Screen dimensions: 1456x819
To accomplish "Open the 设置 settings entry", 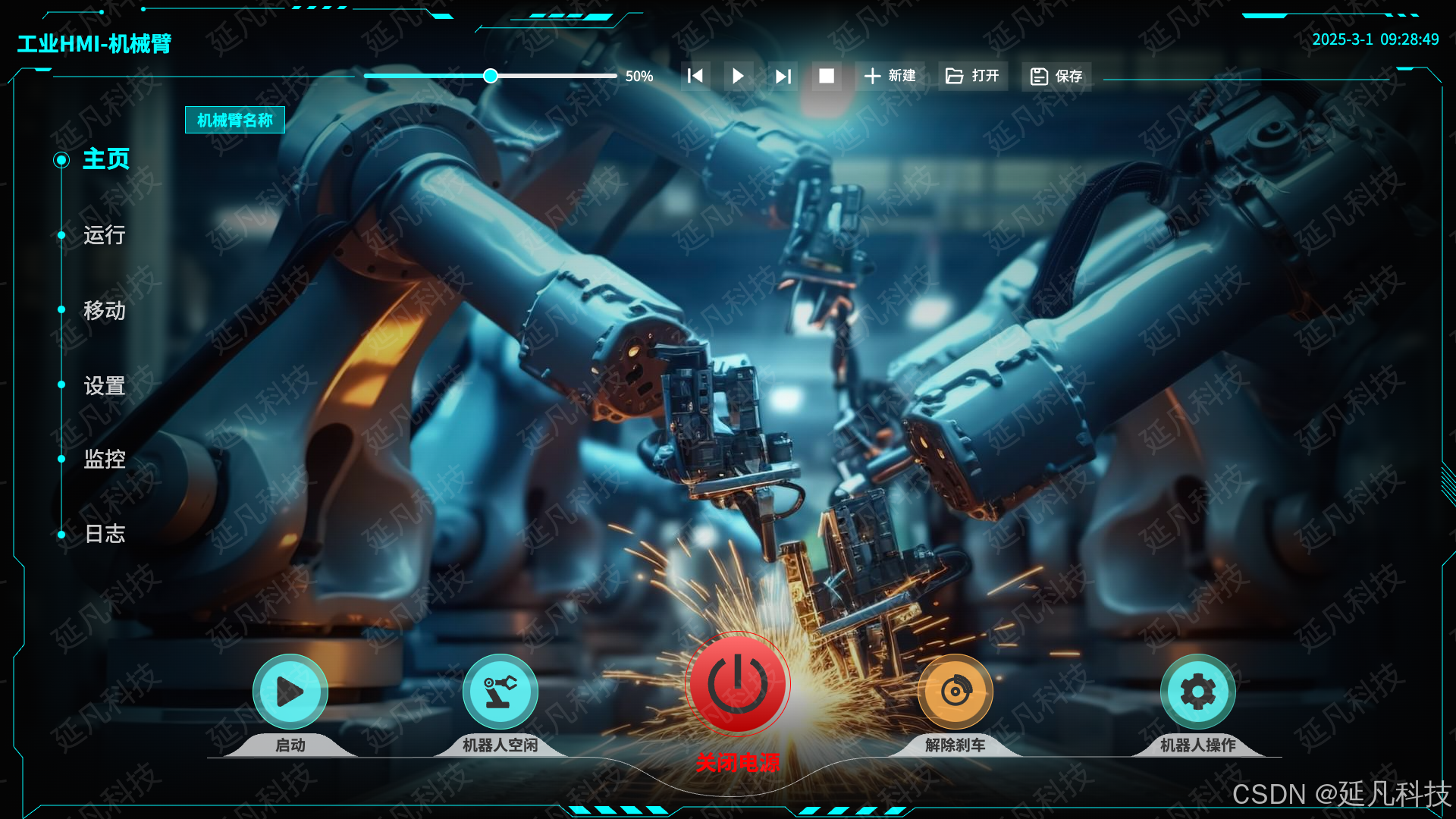I will pyautogui.click(x=104, y=386).
